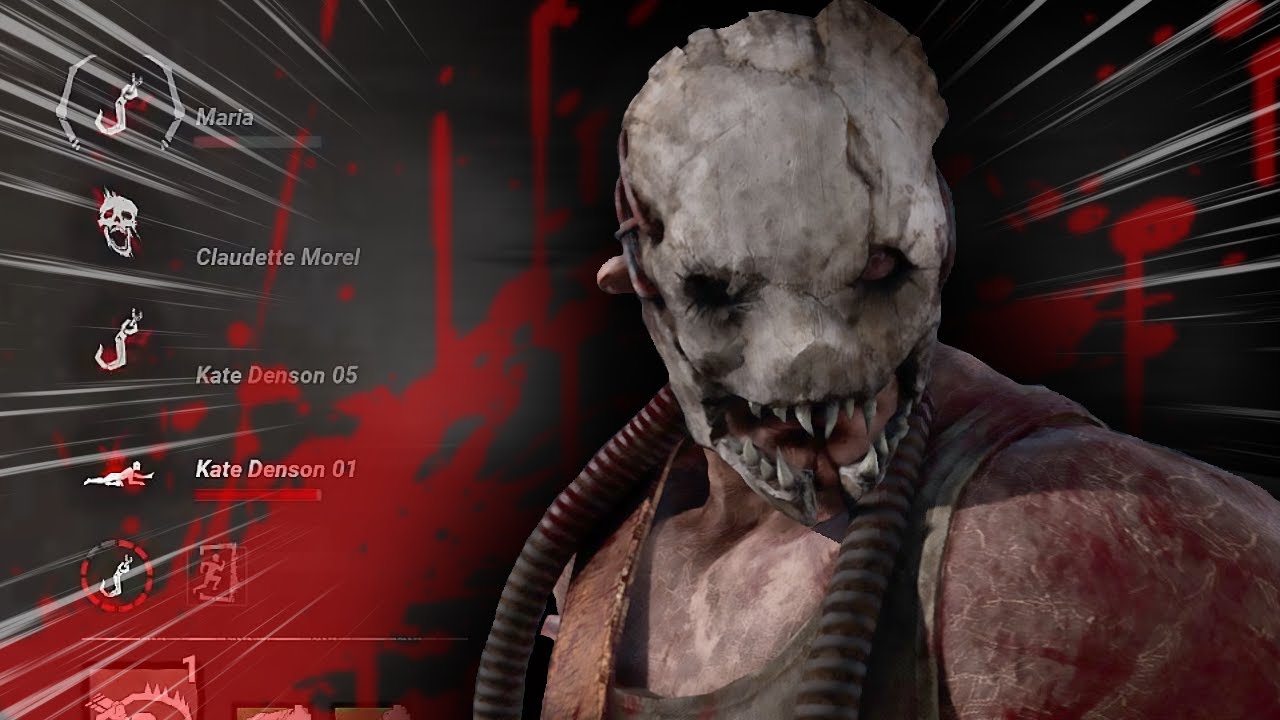Open the first orange add-on thumbnail

coord(272,712)
